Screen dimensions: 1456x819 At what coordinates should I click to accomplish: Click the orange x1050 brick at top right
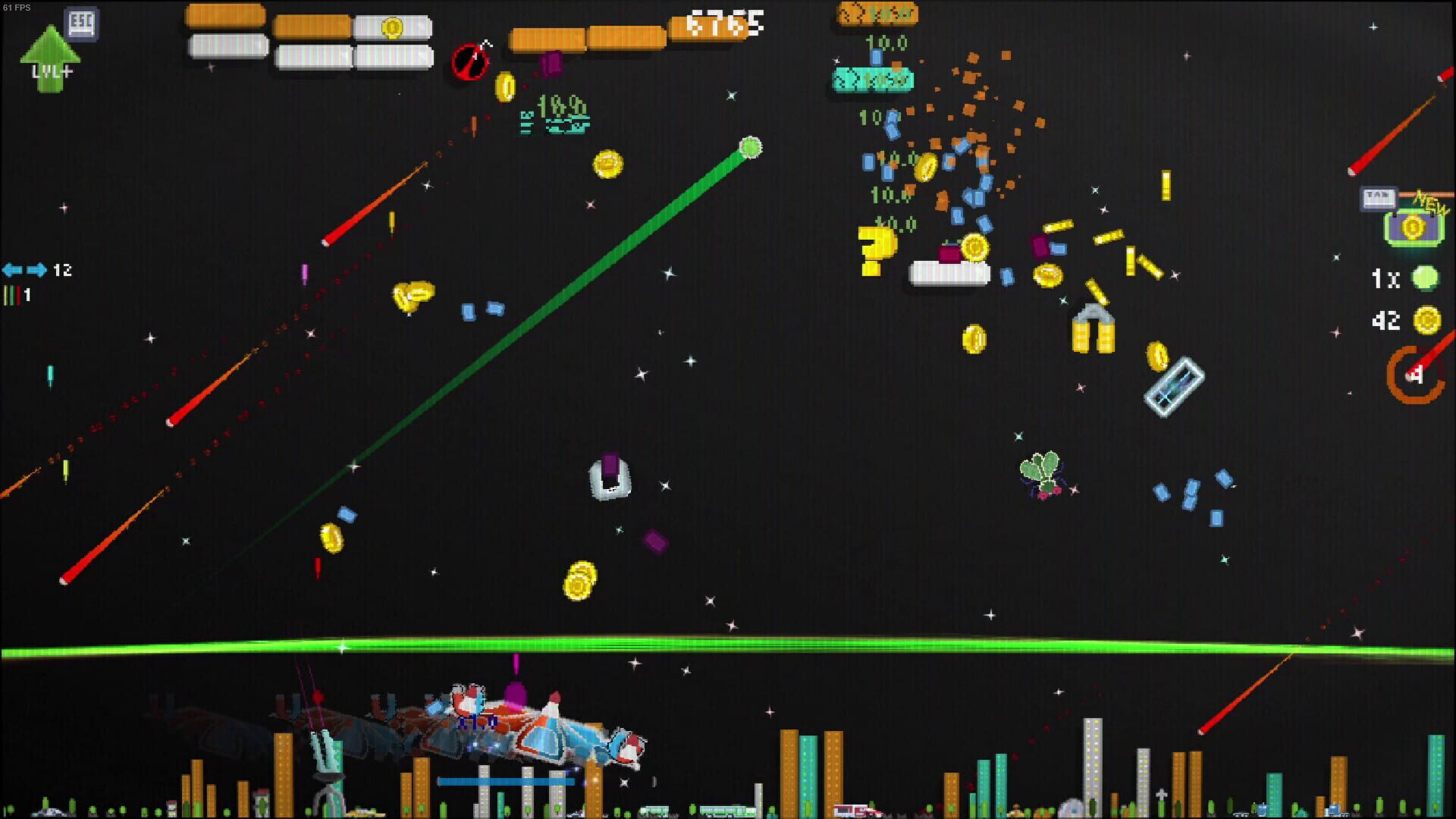coord(877,14)
